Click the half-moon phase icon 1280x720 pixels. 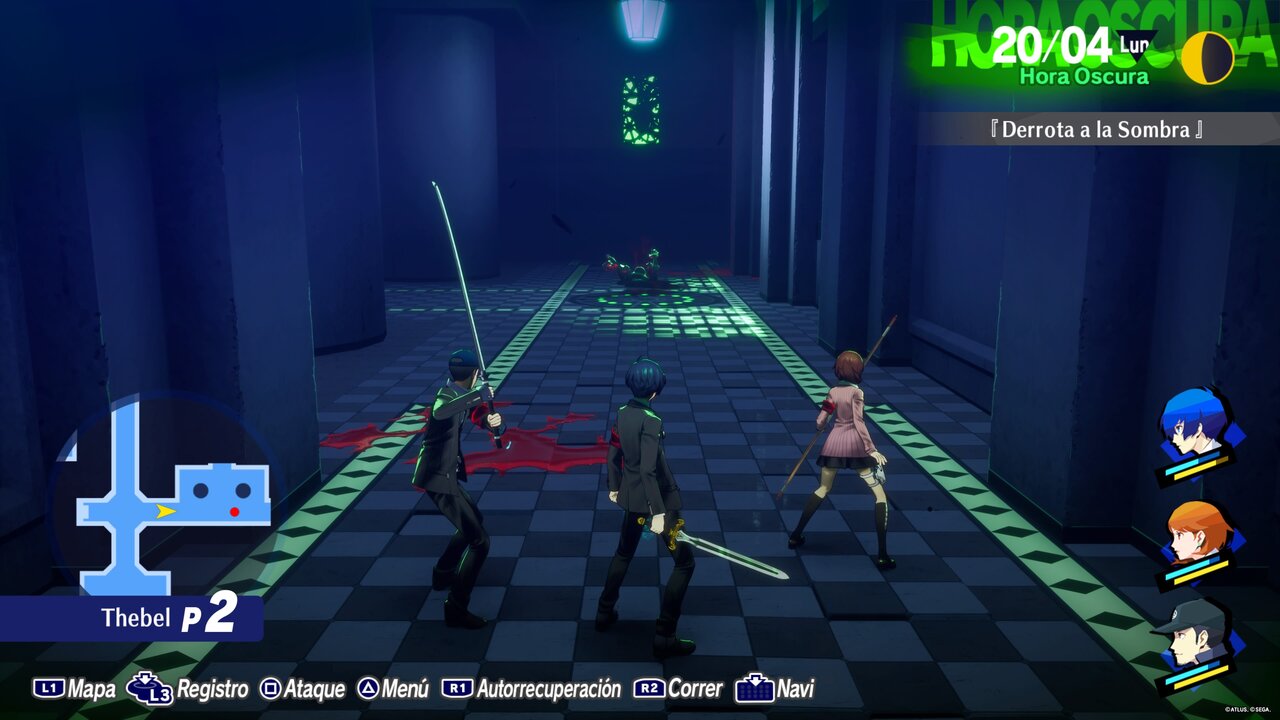pos(1207,58)
